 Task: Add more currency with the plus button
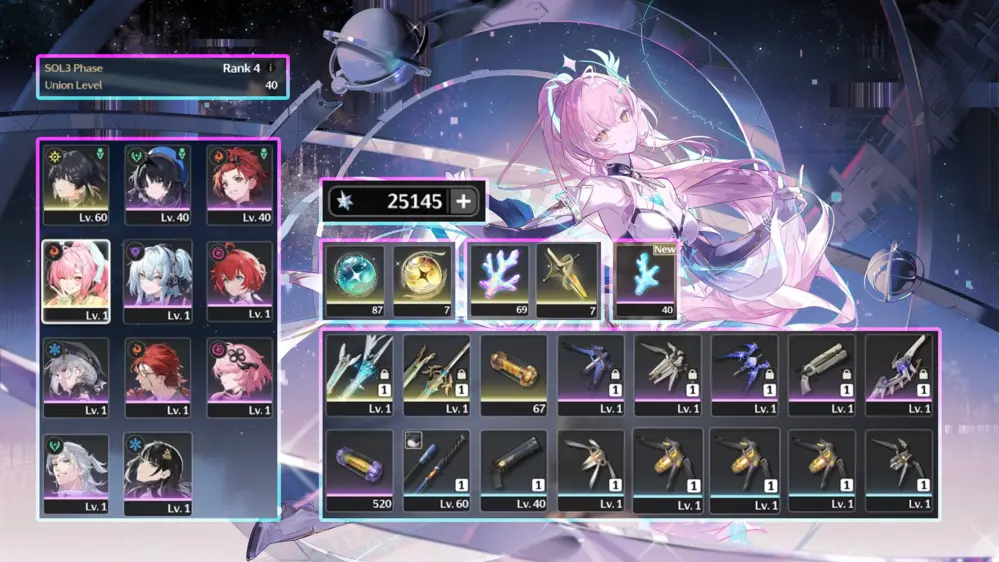coord(463,202)
